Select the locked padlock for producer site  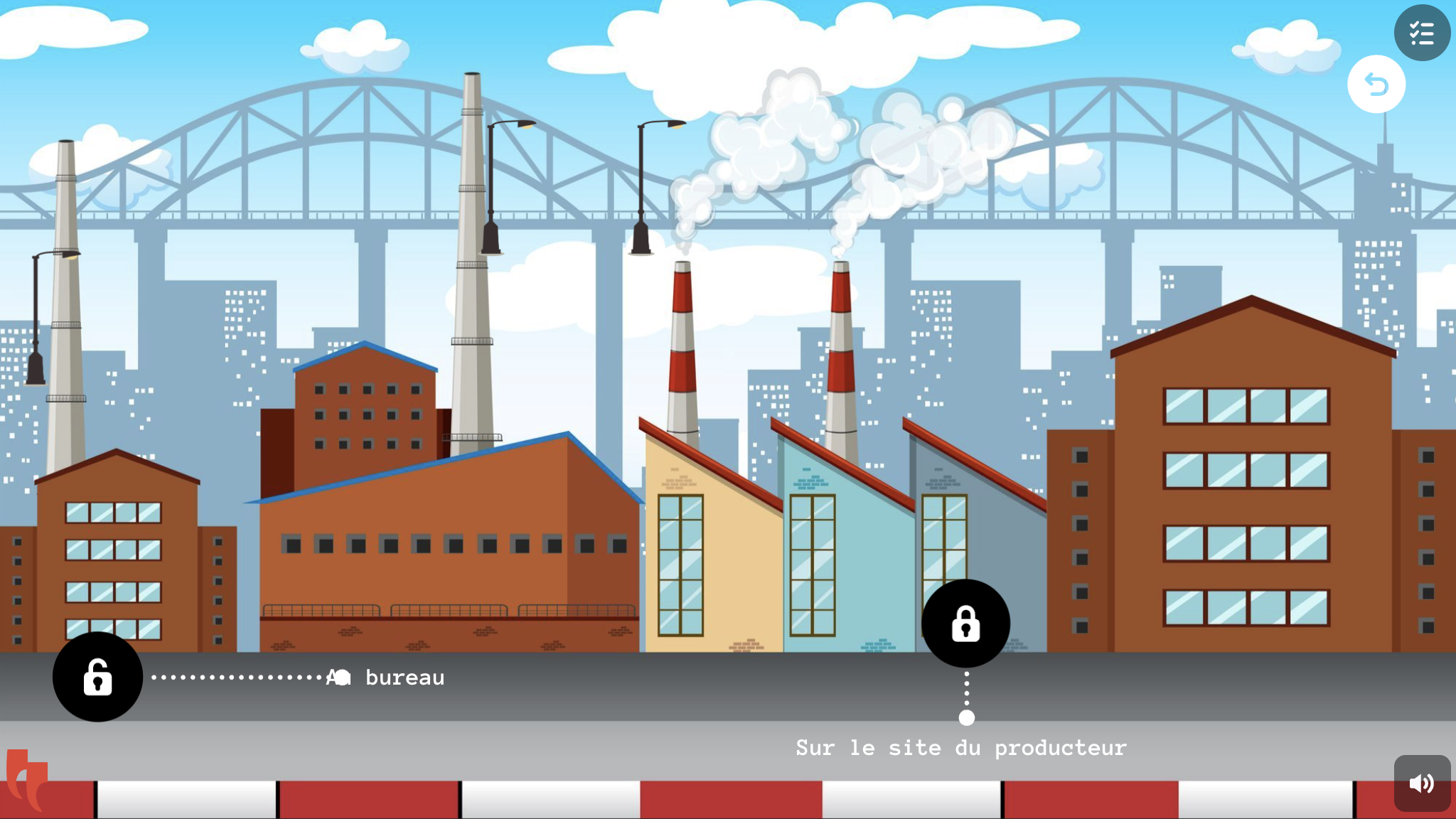click(x=965, y=623)
